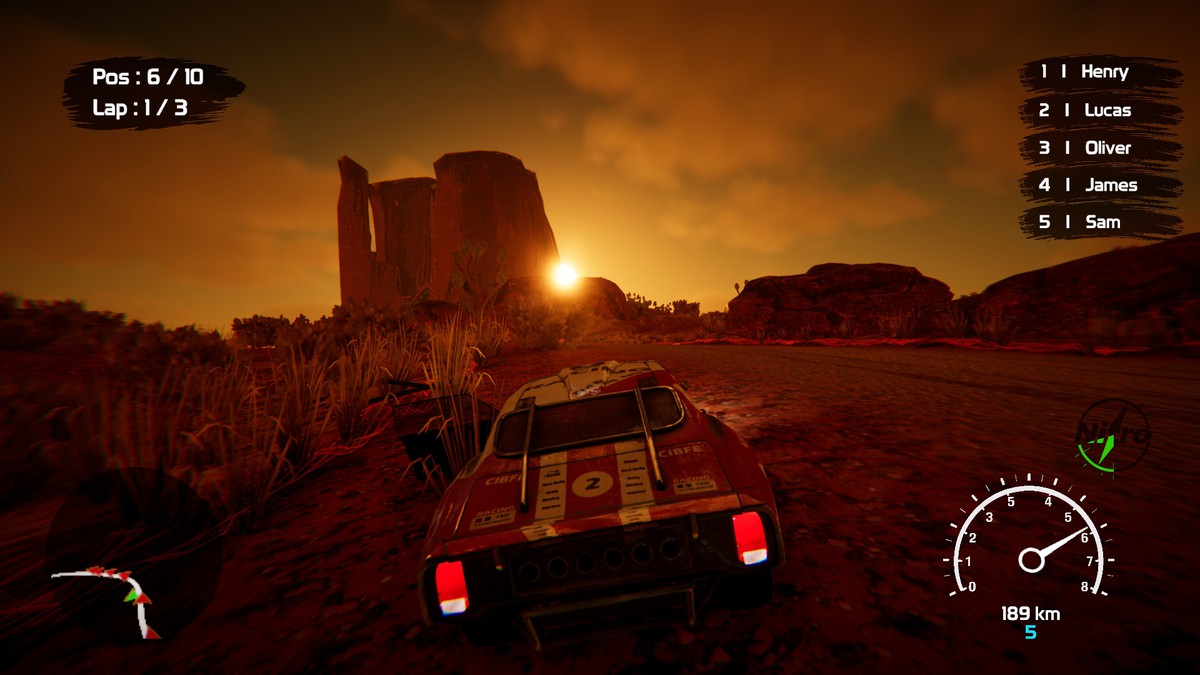The image size is (1200, 675).
Task: Click Sam's leaderboard entry
Action: [x=1100, y=222]
